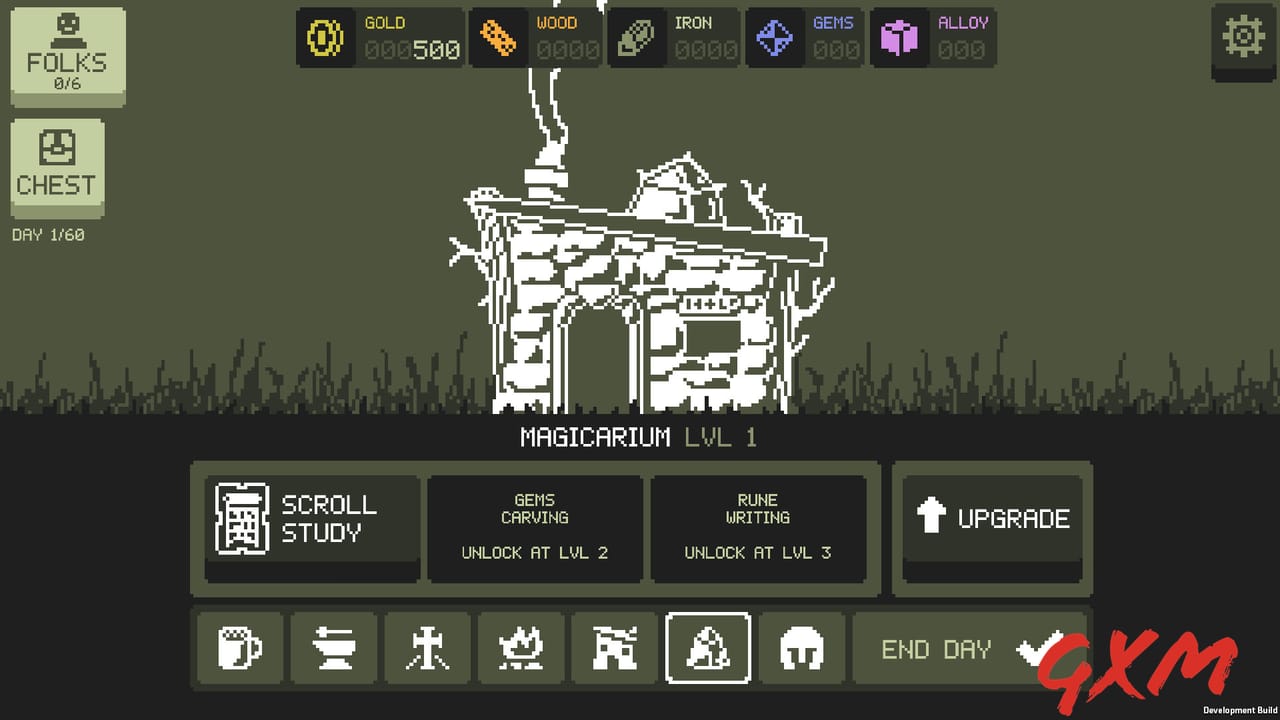Open the blacksmith anvil icon
The height and width of the screenshot is (720, 1280).
(333, 648)
